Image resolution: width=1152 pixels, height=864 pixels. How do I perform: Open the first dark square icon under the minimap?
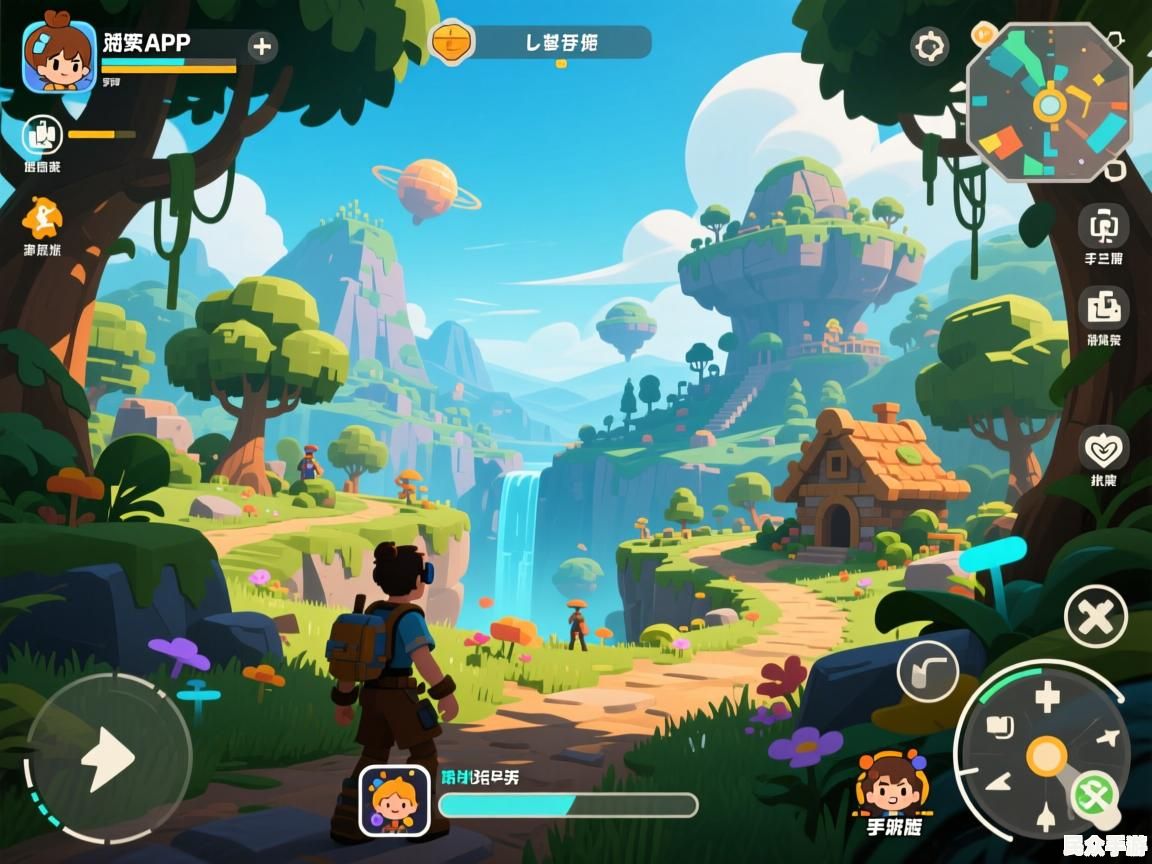click(x=1103, y=226)
